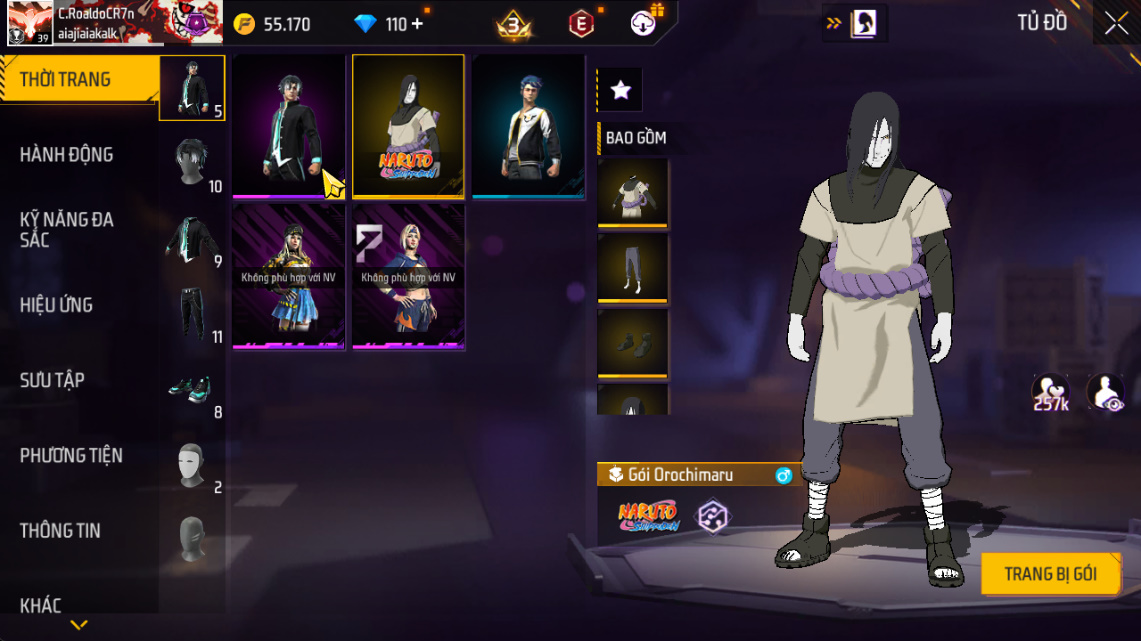This screenshot has width=1141, height=641.
Task: Go to the Sưu Tập tab
Action: coord(52,380)
